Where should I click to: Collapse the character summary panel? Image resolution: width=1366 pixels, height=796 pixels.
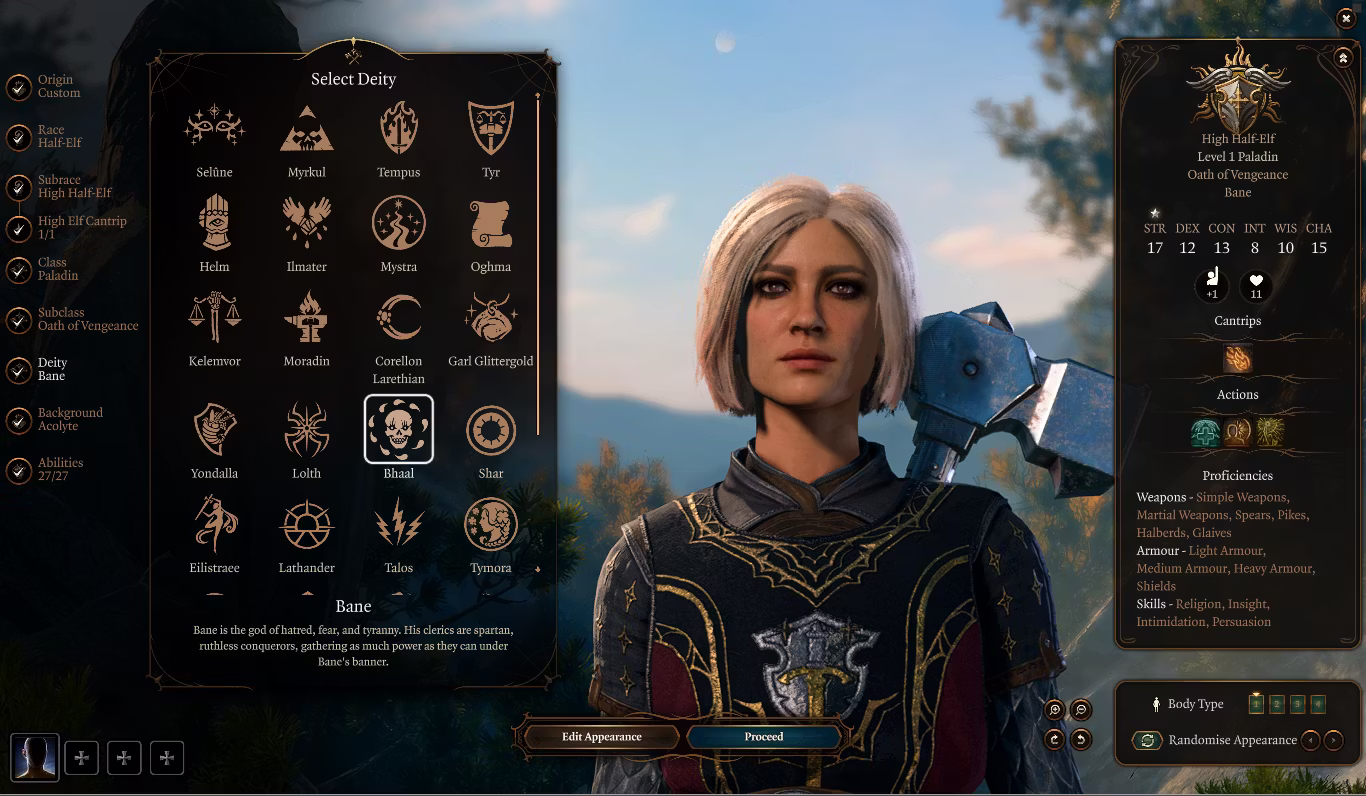click(x=1342, y=58)
